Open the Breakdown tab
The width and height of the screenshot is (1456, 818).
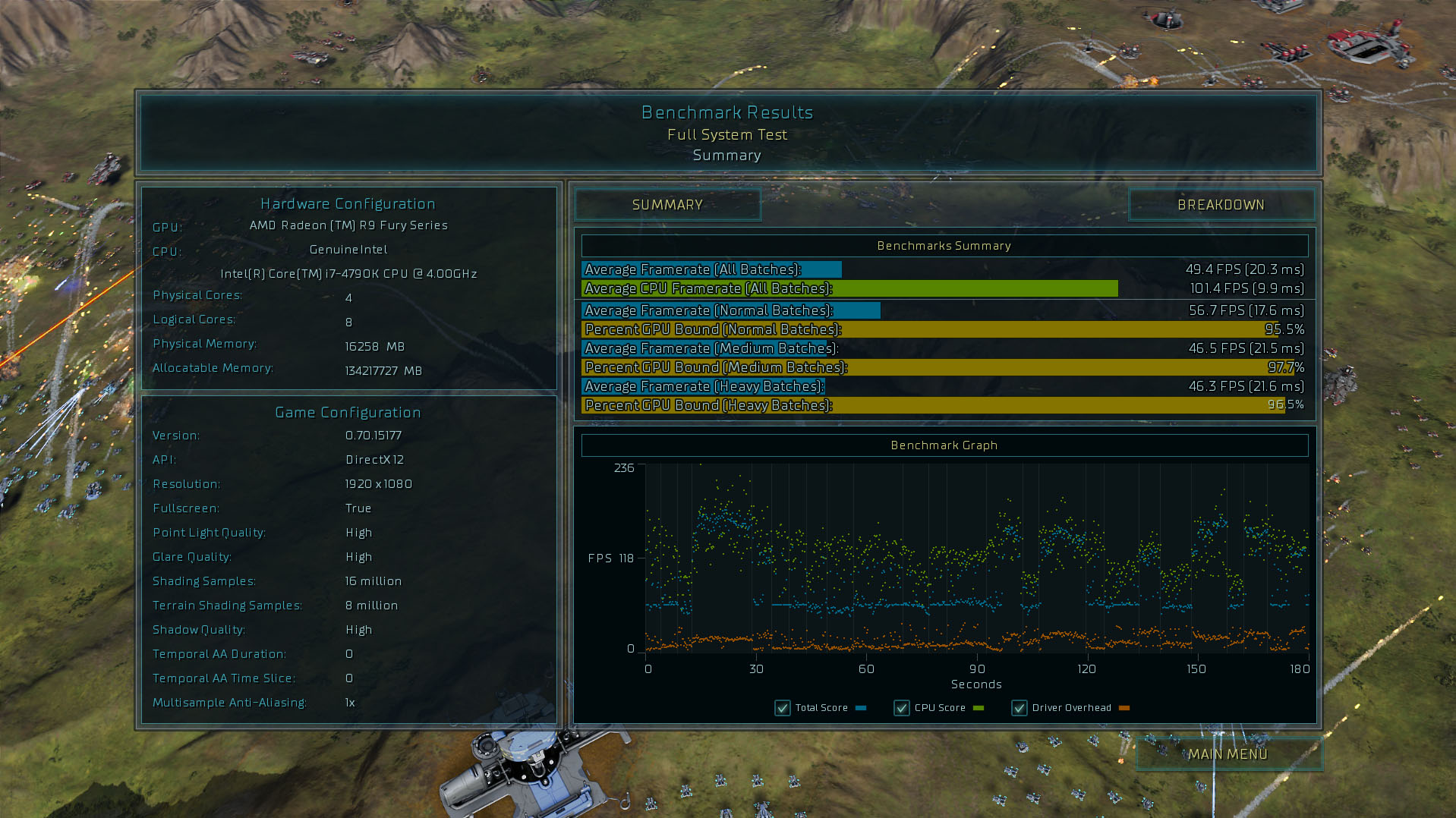(x=1221, y=205)
